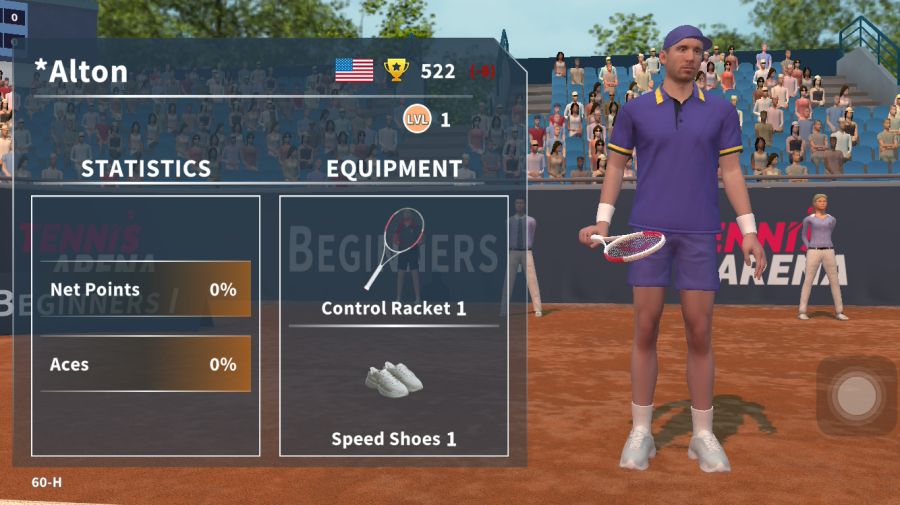
Task: Select the Speed Shoes 1 equipment slot
Action: (x=394, y=395)
